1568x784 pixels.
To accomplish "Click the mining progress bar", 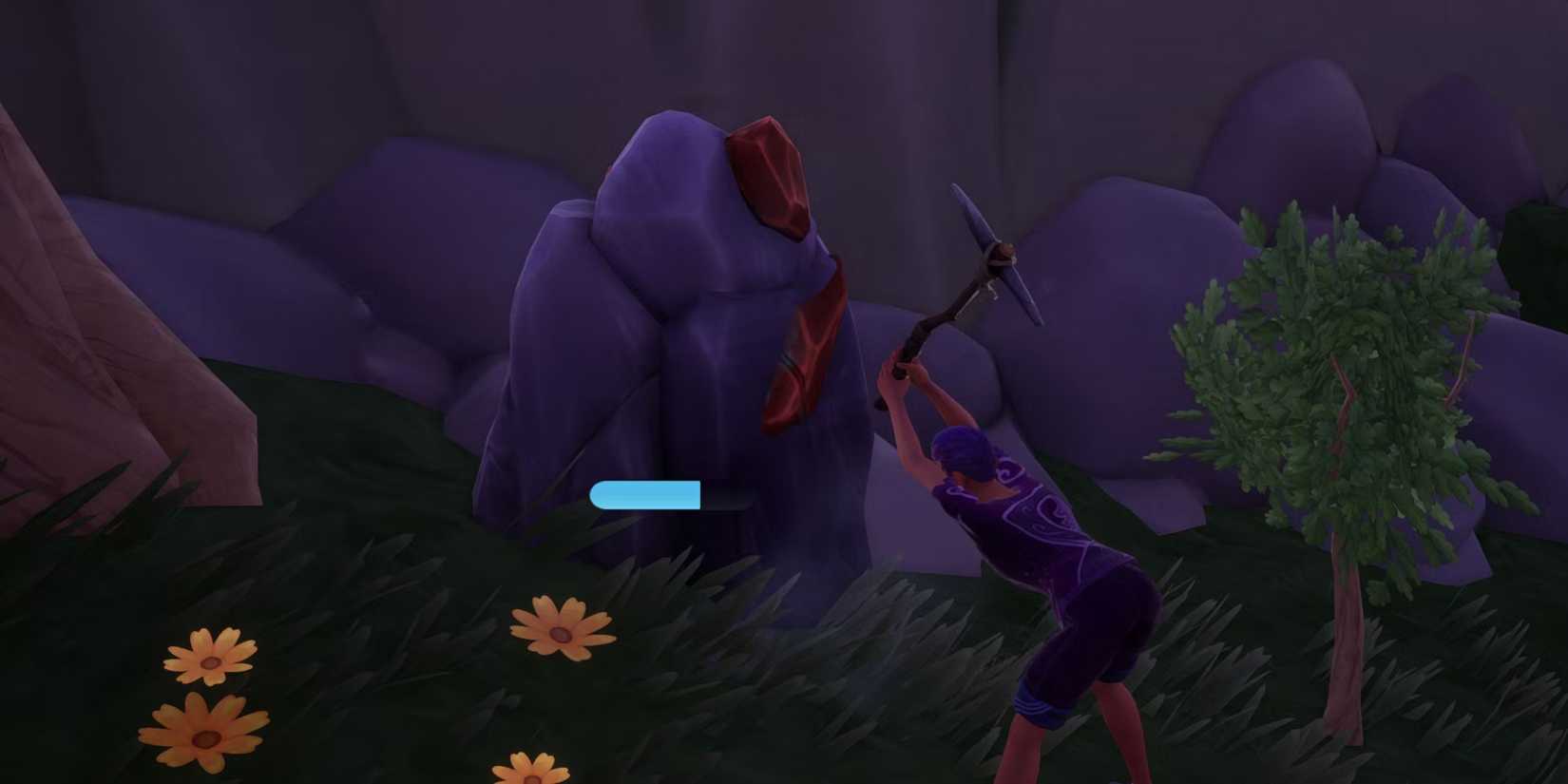I will click(670, 496).
